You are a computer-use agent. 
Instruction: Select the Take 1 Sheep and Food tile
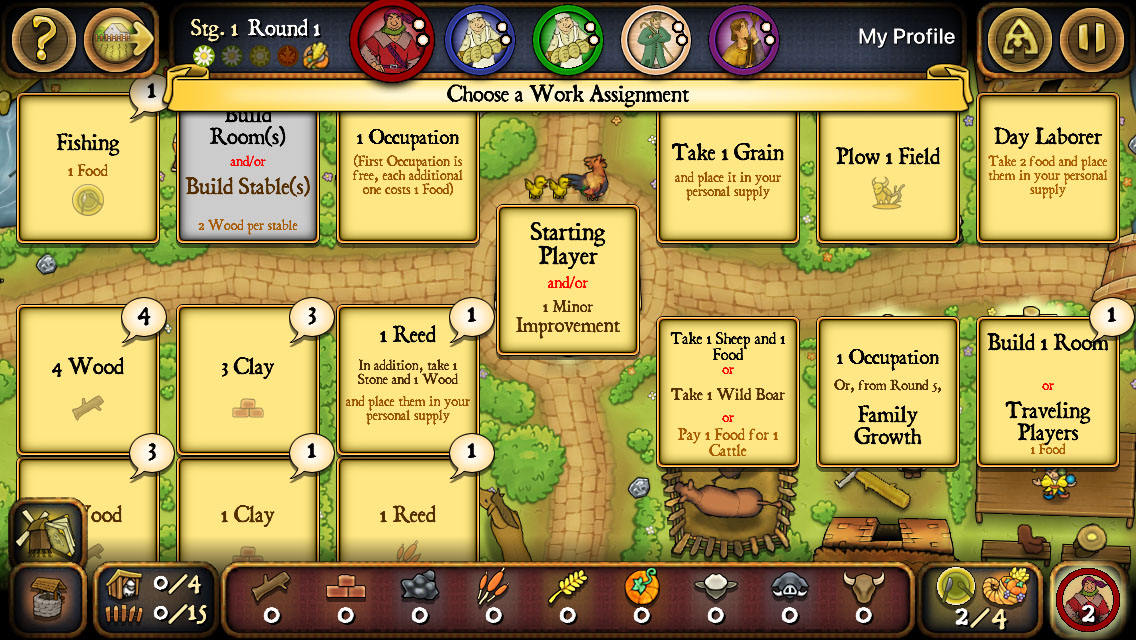727,393
